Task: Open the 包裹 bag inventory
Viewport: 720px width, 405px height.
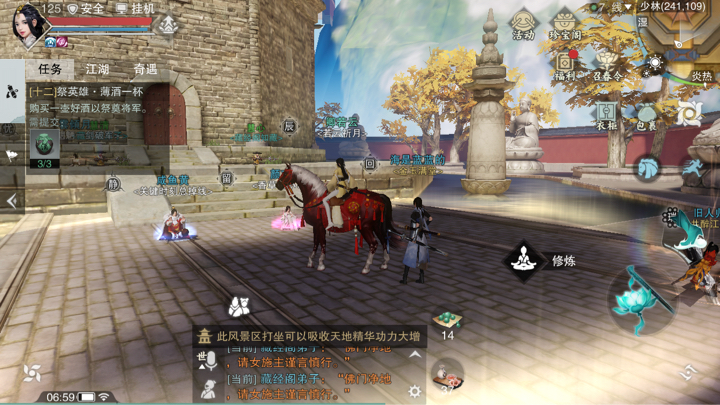Action: tap(646, 114)
